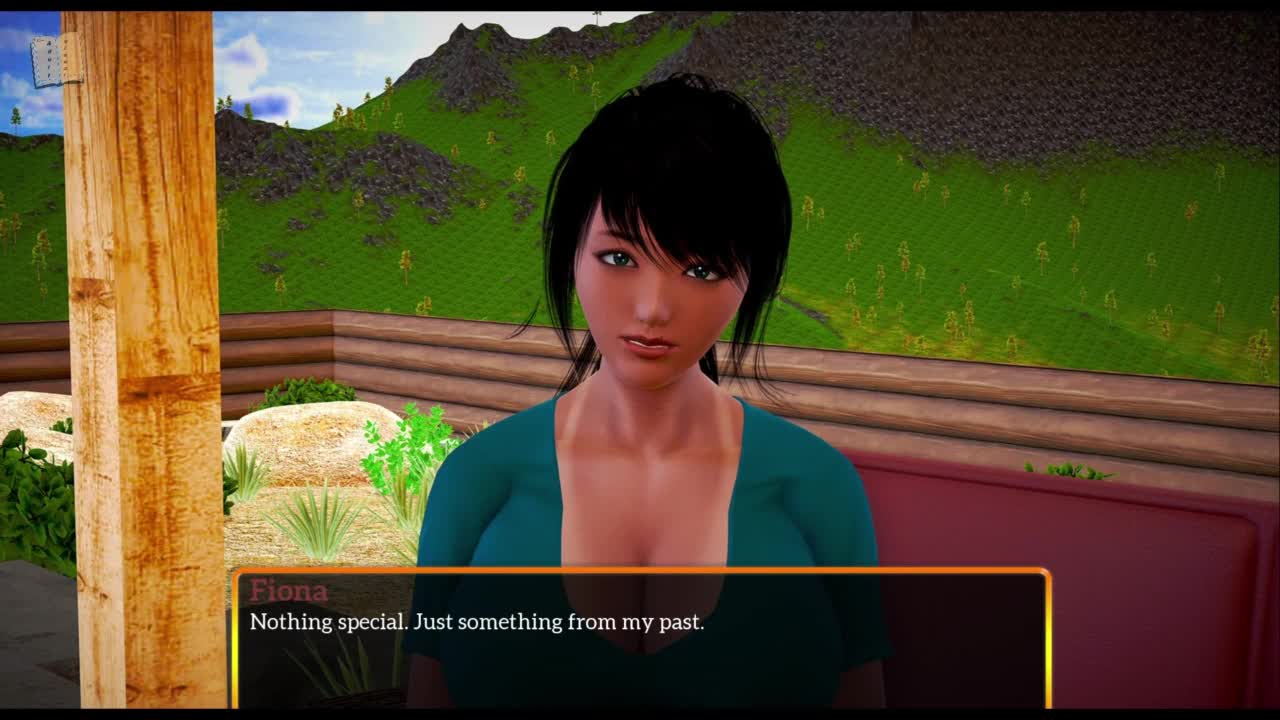Open the journal book icon
The image size is (1280, 720).
(56, 61)
